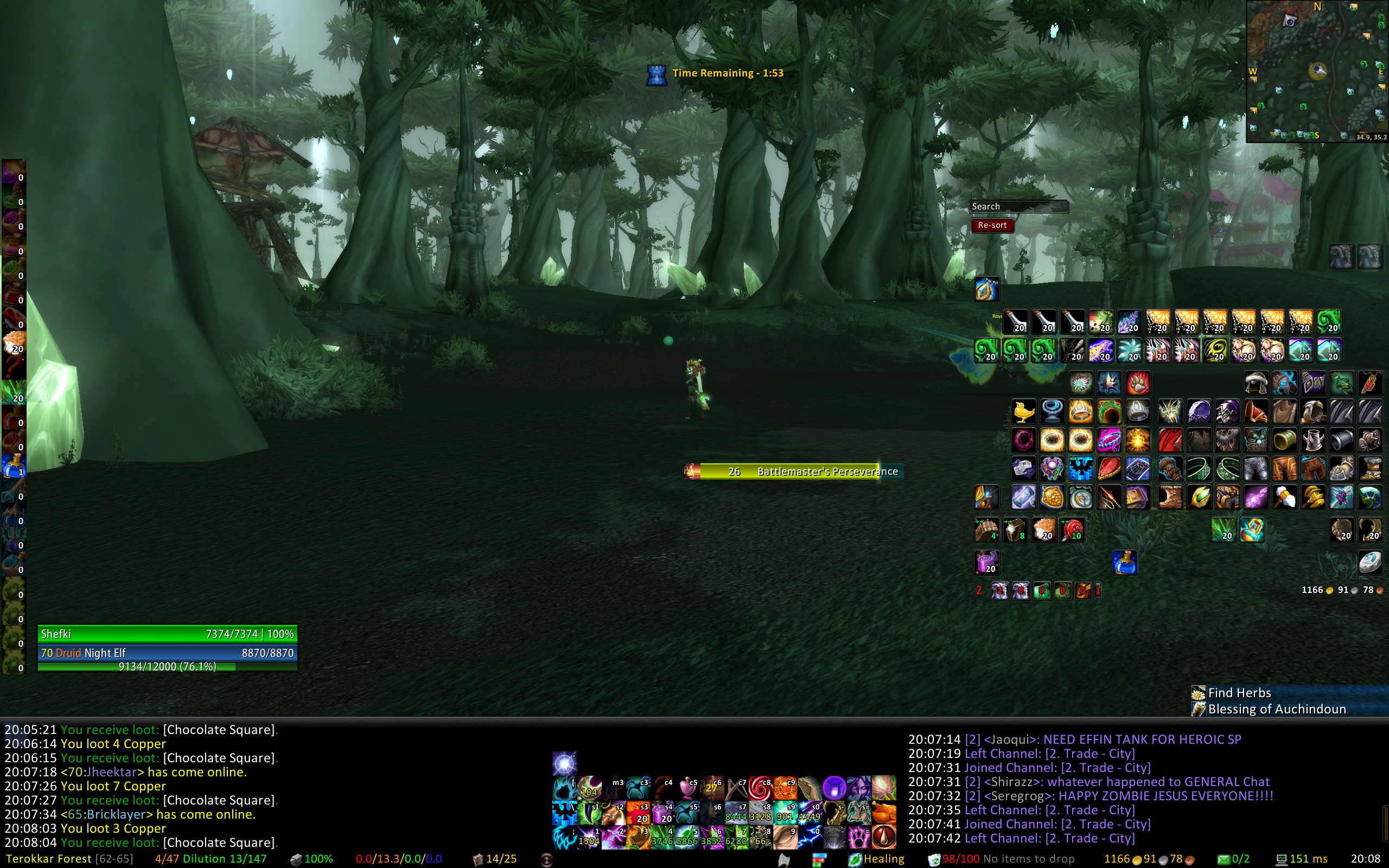Focus the bag Search field
The image size is (1389, 868).
[x=1018, y=207]
